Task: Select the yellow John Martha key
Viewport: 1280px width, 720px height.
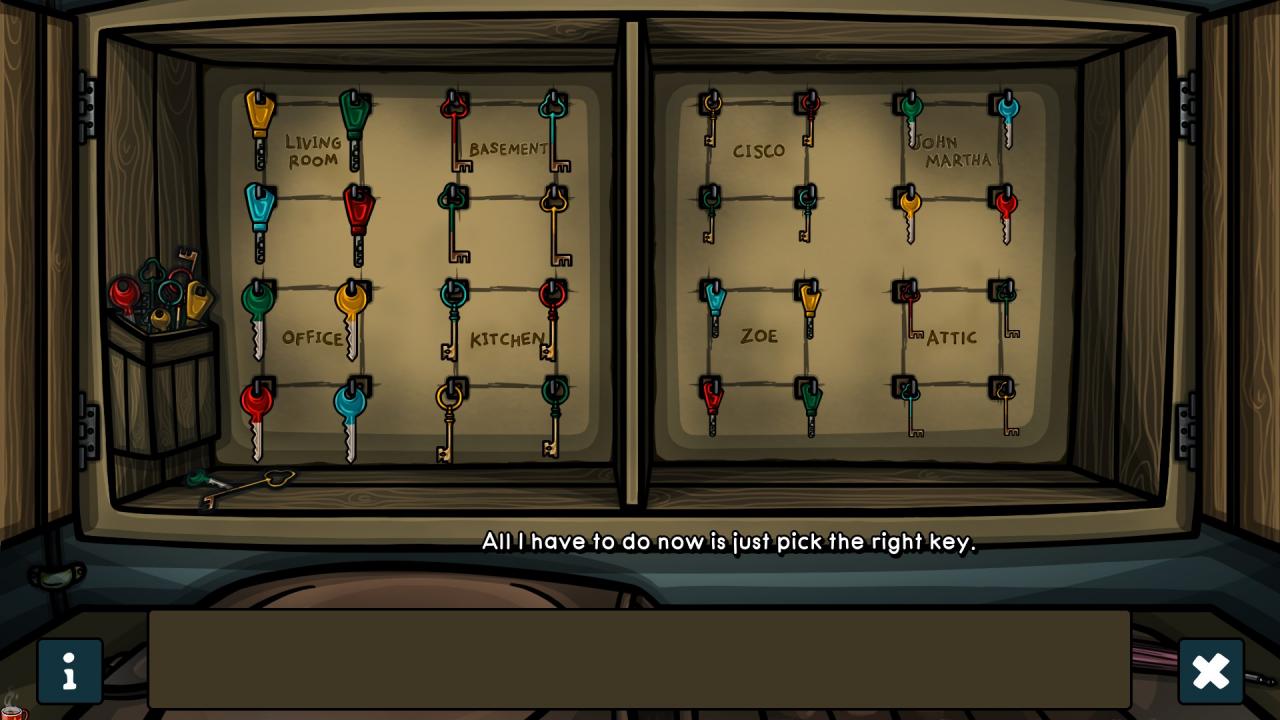Action: pos(909,214)
